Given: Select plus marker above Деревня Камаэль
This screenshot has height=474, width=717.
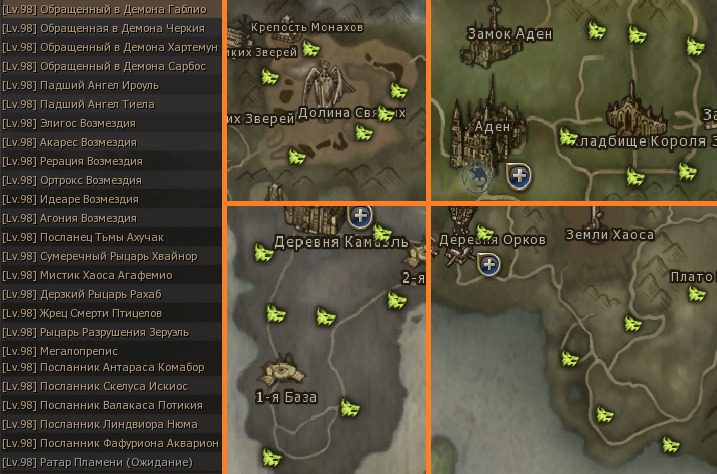Looking at the screenshot, I should coord(361,214).
